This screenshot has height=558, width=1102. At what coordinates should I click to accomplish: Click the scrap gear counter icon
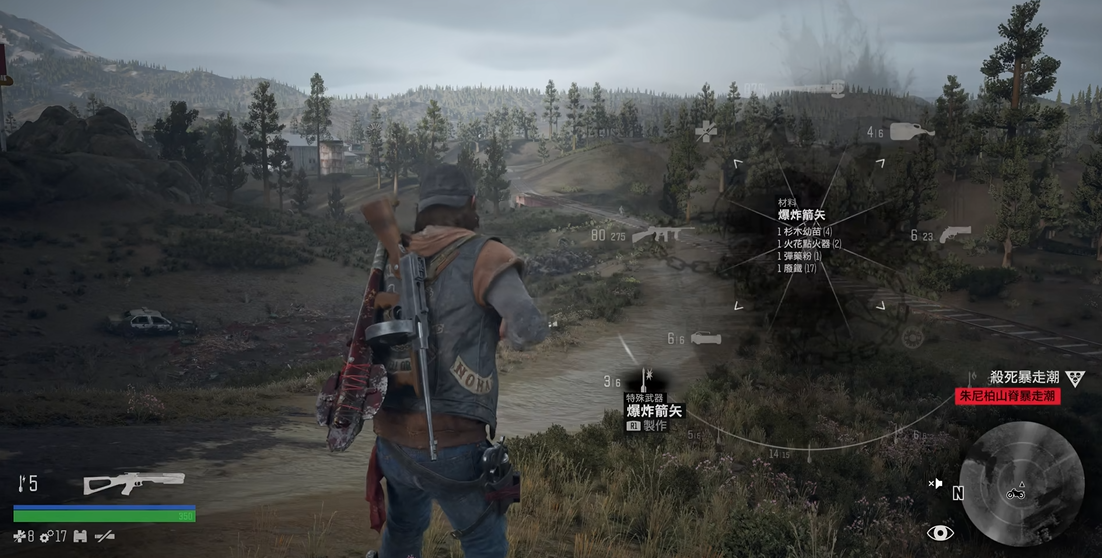(x=46, y=537)
